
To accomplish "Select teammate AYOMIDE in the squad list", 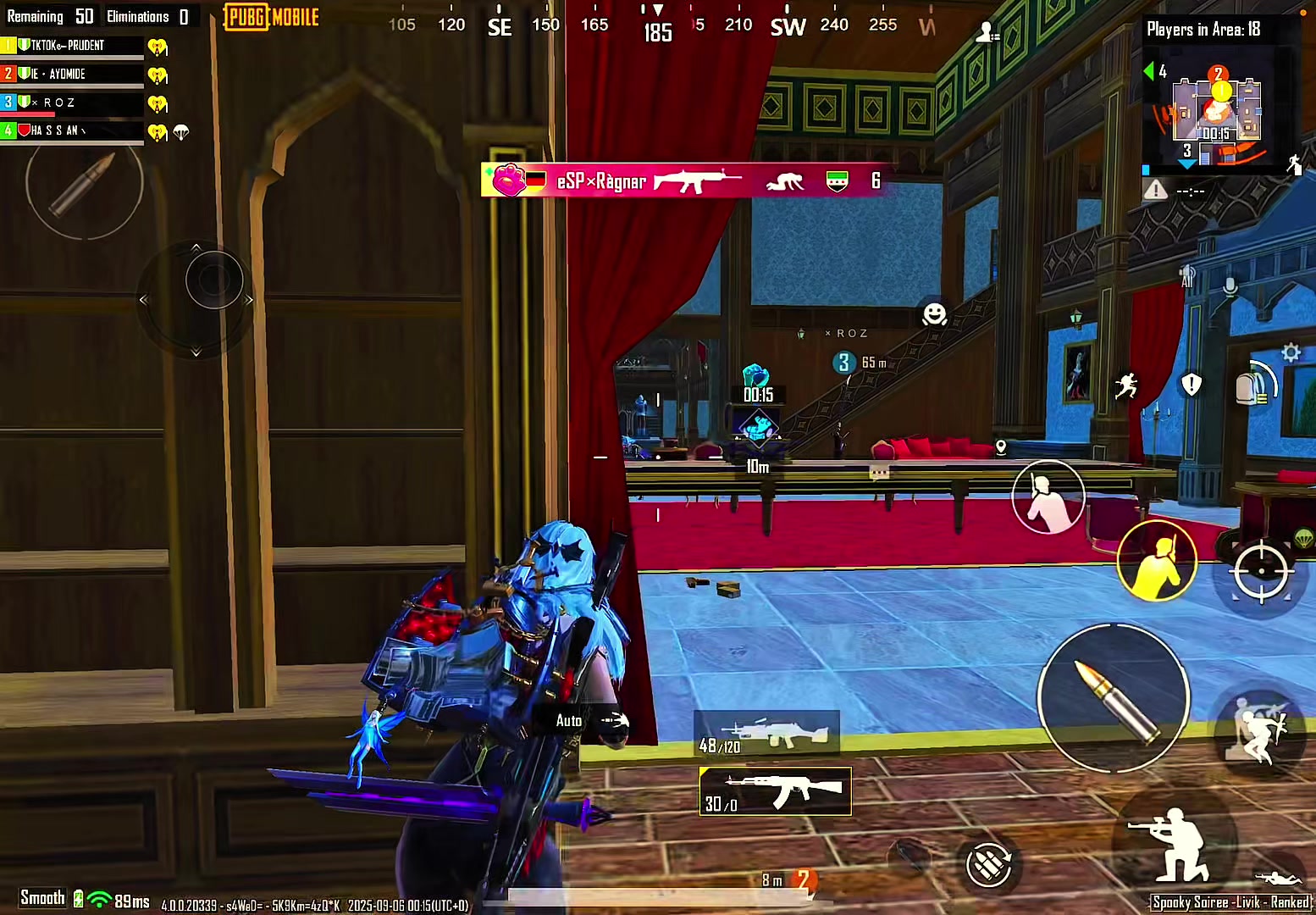I will click(72, 75).
